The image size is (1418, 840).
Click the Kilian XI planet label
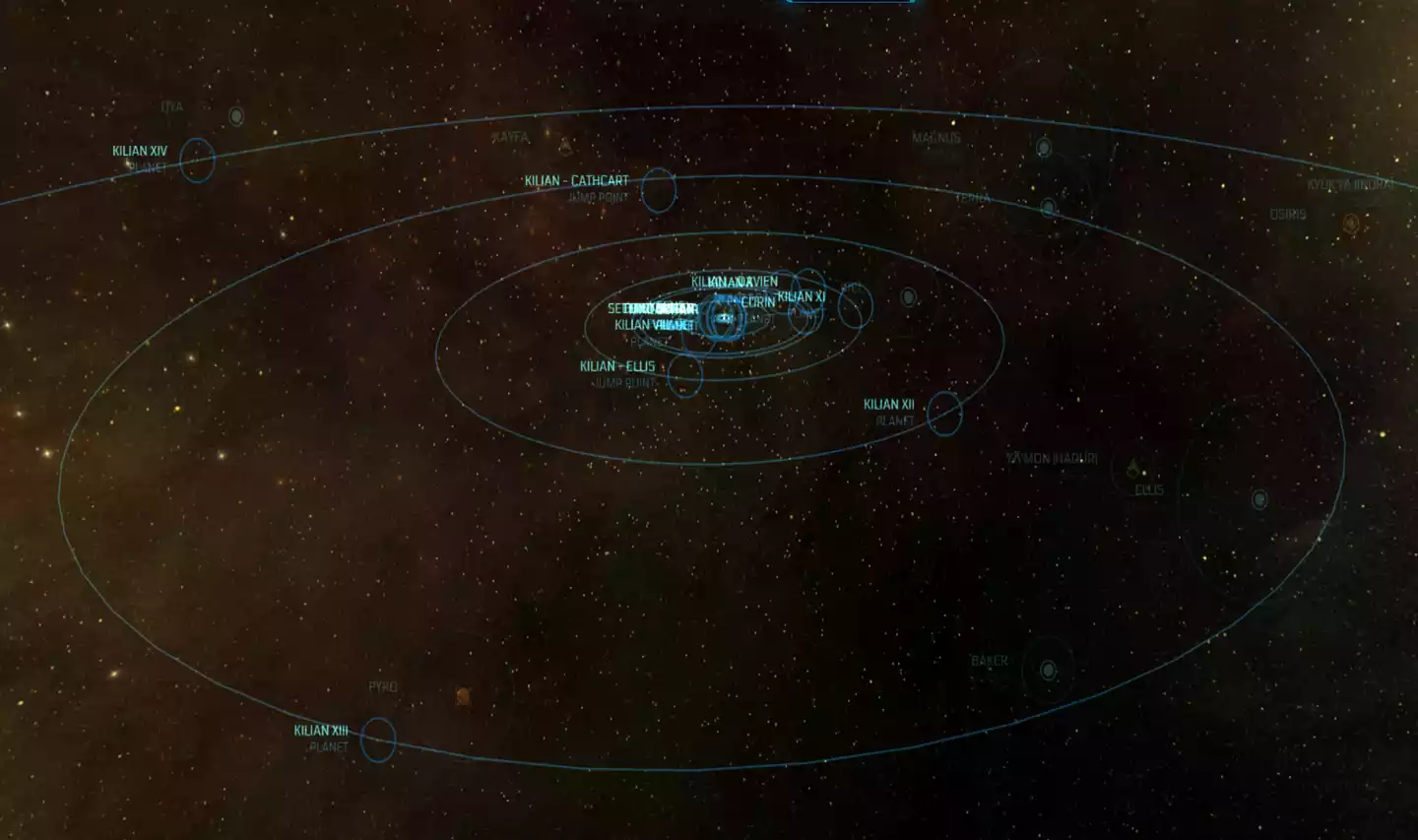[801, 297]
